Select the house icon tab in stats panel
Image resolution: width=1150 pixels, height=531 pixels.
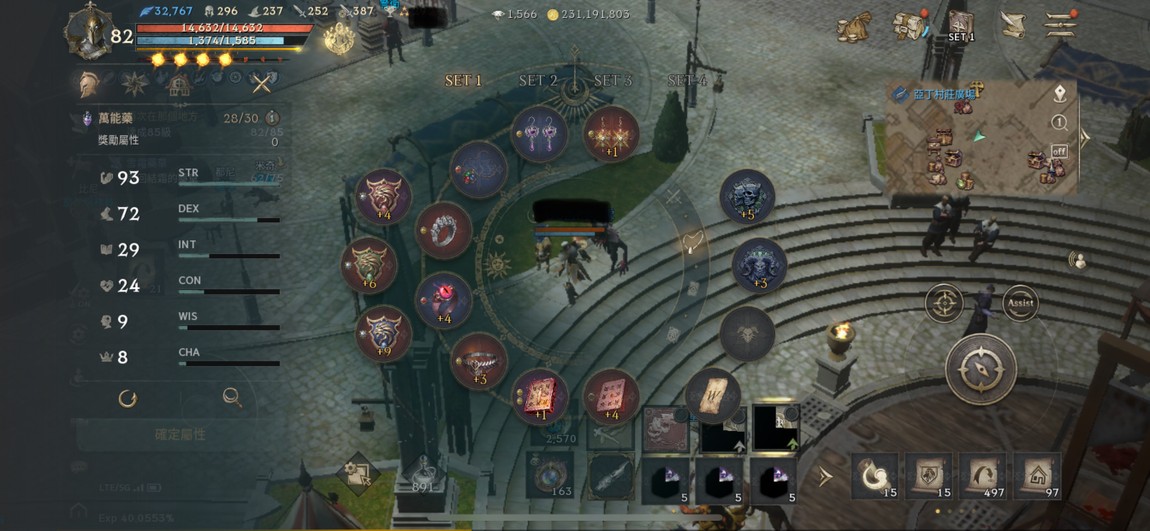pos(178,84)
